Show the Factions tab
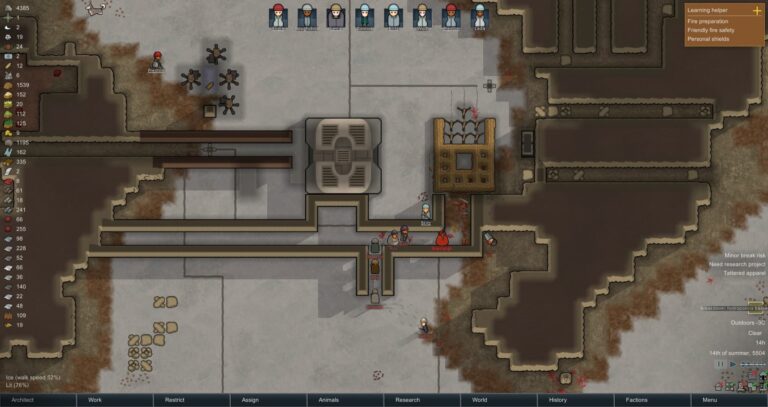Image resolution: width=768 pixels, height=407 pixels. tap(634, 400)
